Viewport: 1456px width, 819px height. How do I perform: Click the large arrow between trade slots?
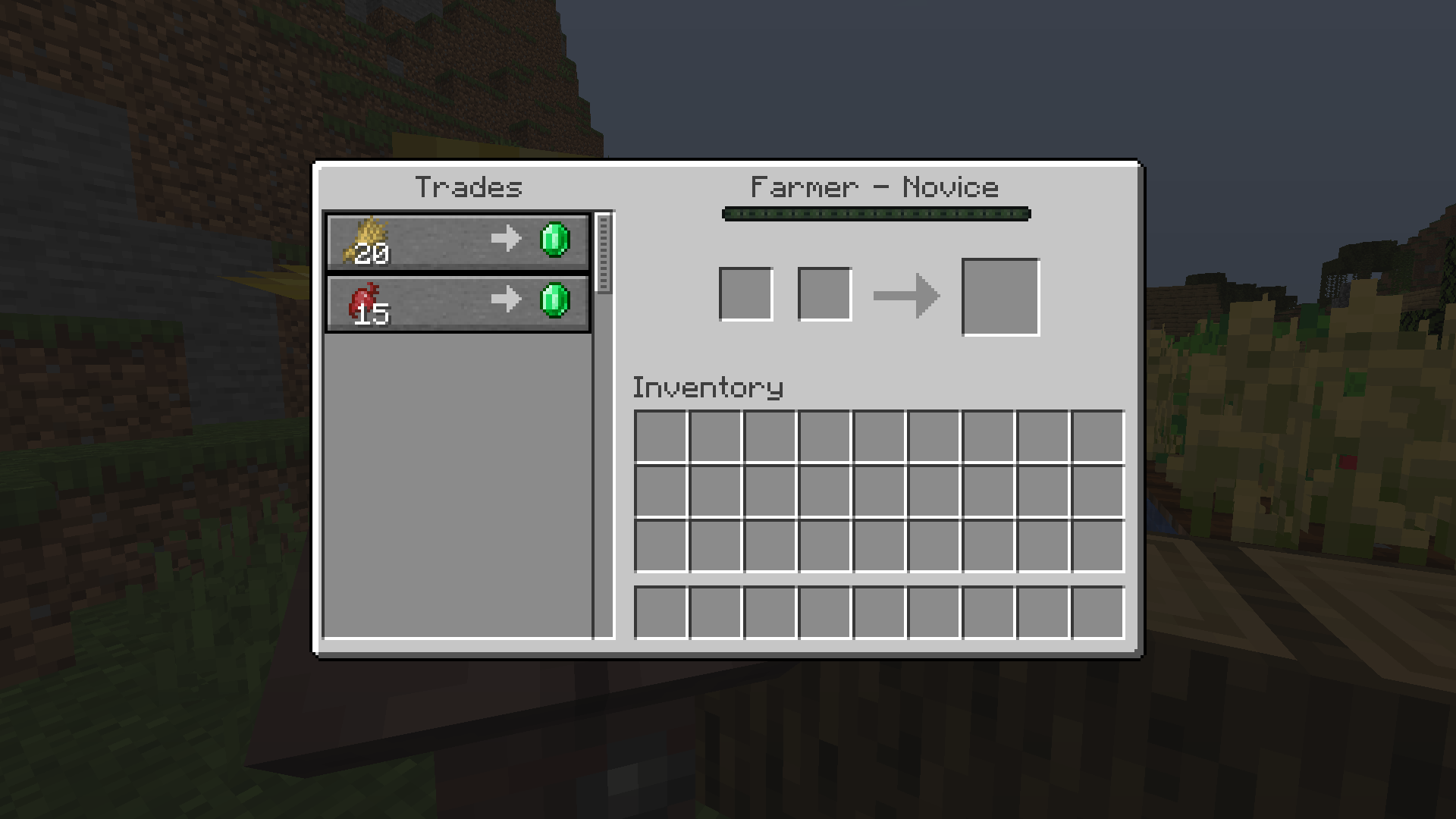[x=908, y=295]
